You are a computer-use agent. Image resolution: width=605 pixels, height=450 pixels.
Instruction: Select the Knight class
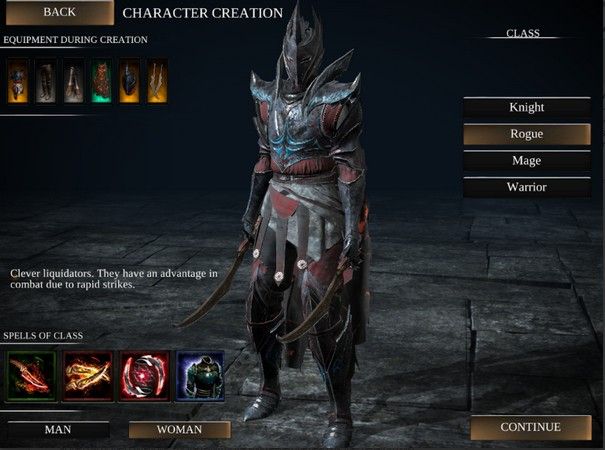click(525, 107)
